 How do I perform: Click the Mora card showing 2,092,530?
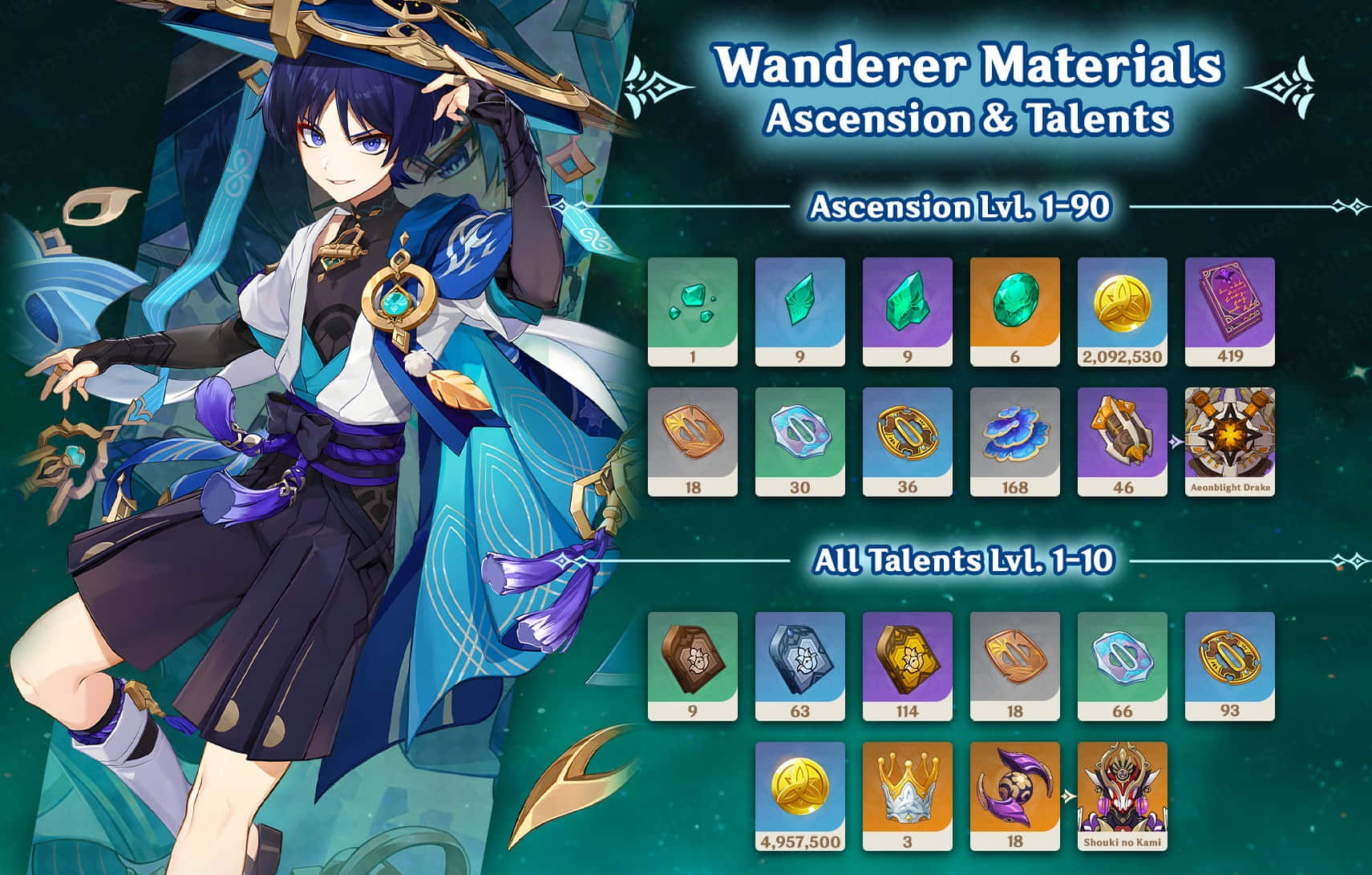coord(1122,311)
